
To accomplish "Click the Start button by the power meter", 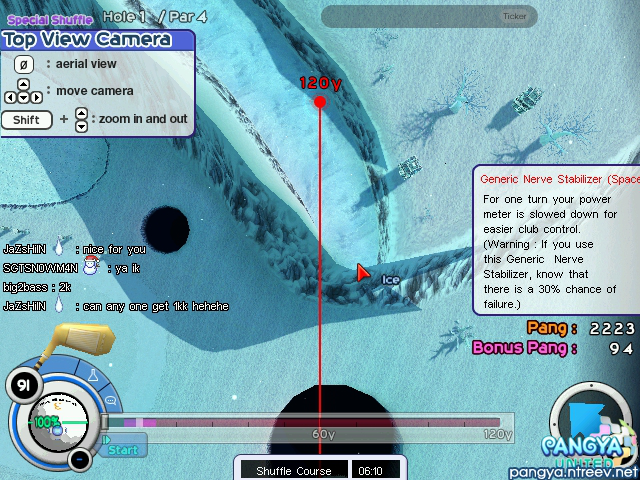I will [124, 450].
